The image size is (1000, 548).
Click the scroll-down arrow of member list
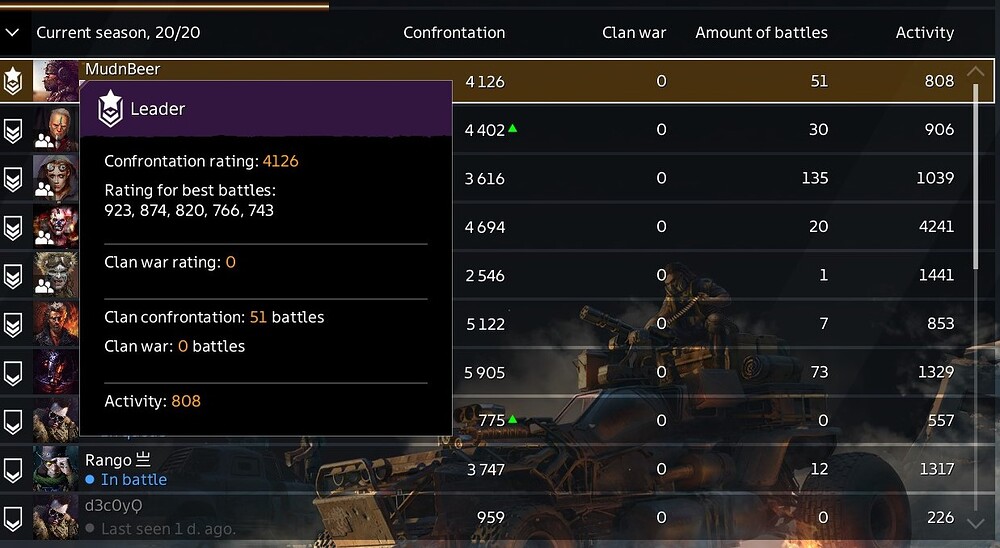[x=976, y=522]
